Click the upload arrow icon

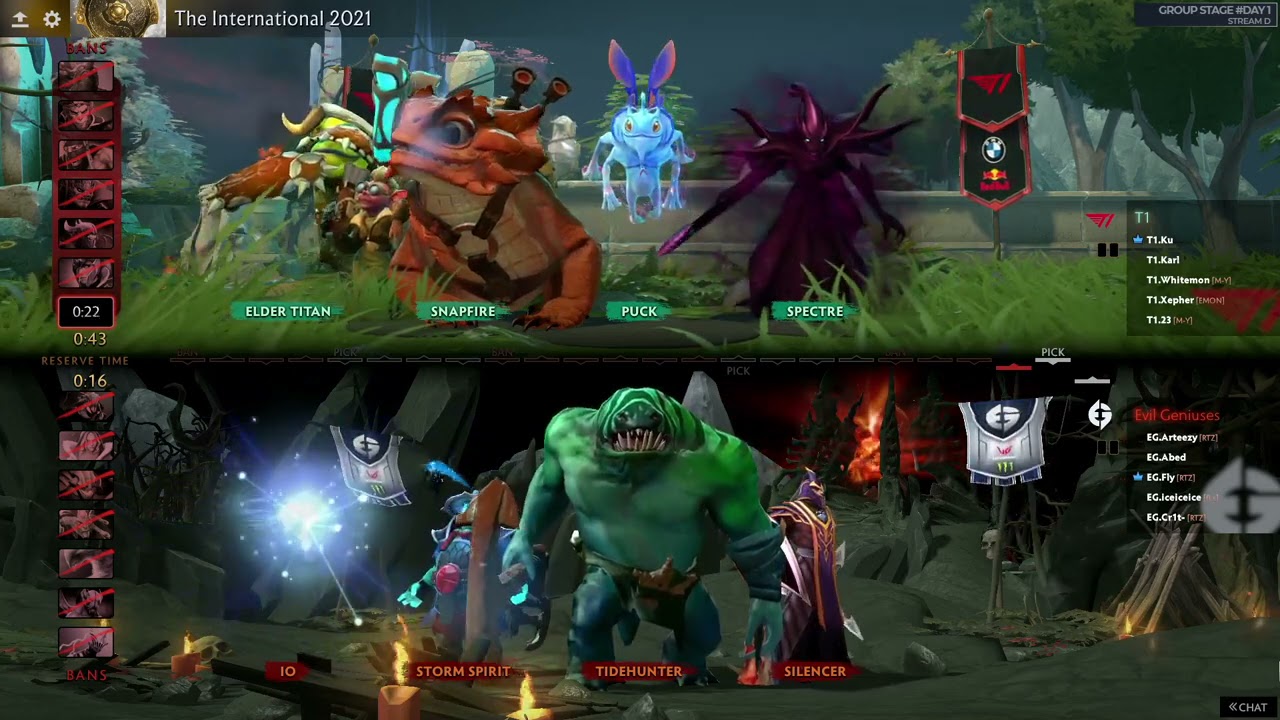(19, 19)
